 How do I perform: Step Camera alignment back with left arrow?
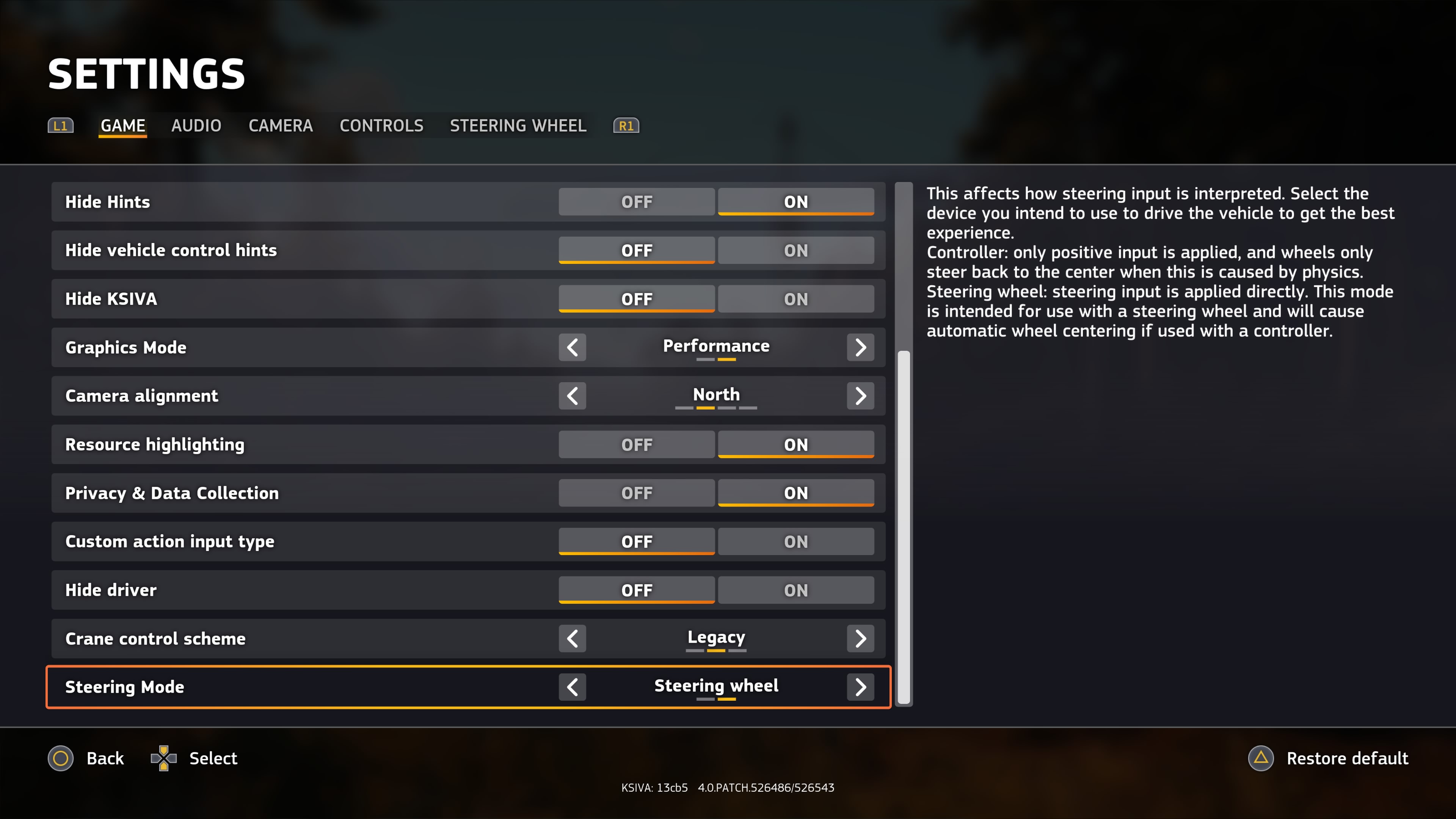coord(572,395)
